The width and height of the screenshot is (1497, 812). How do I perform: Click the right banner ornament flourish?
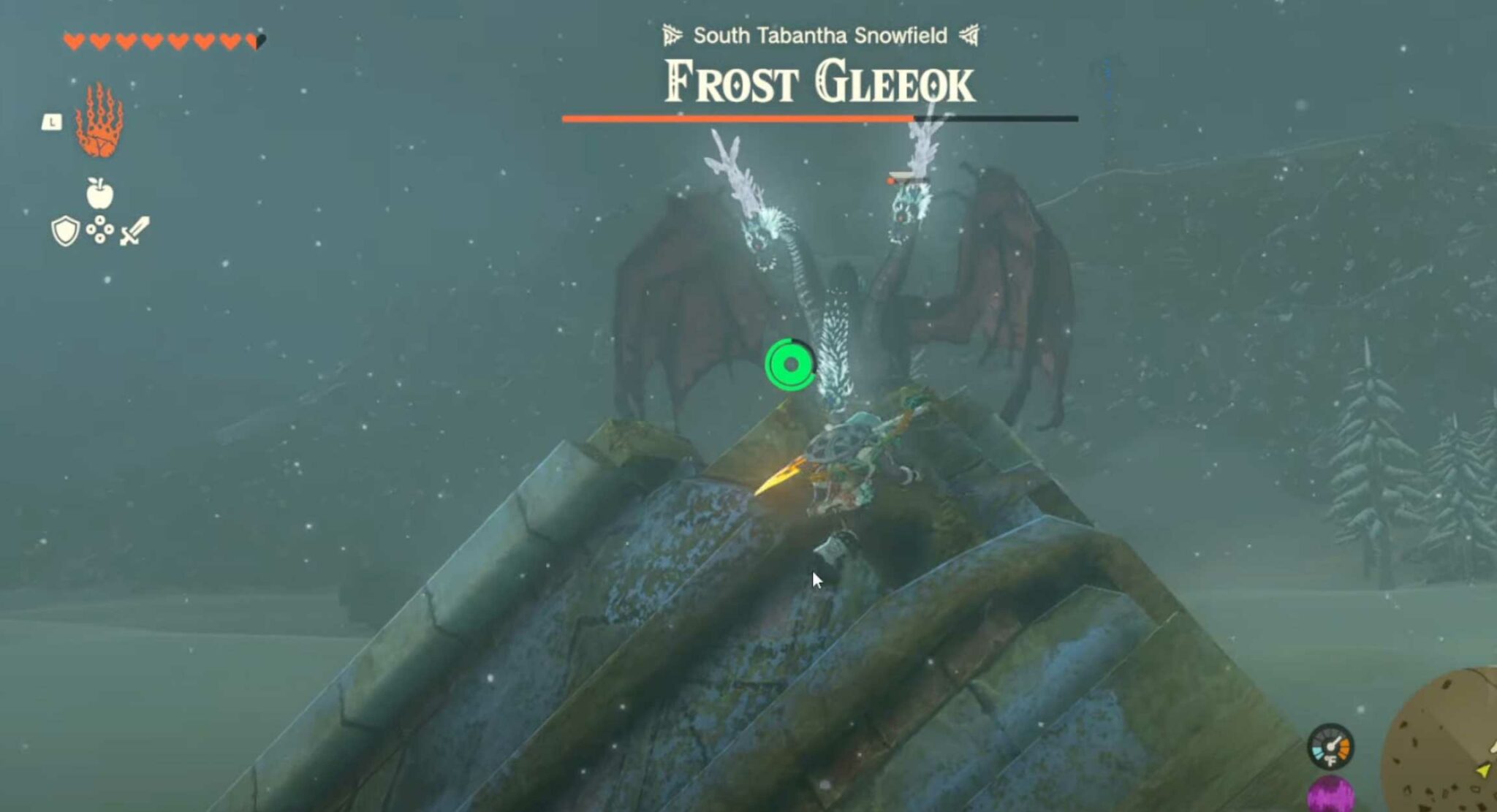coord(969,34)
